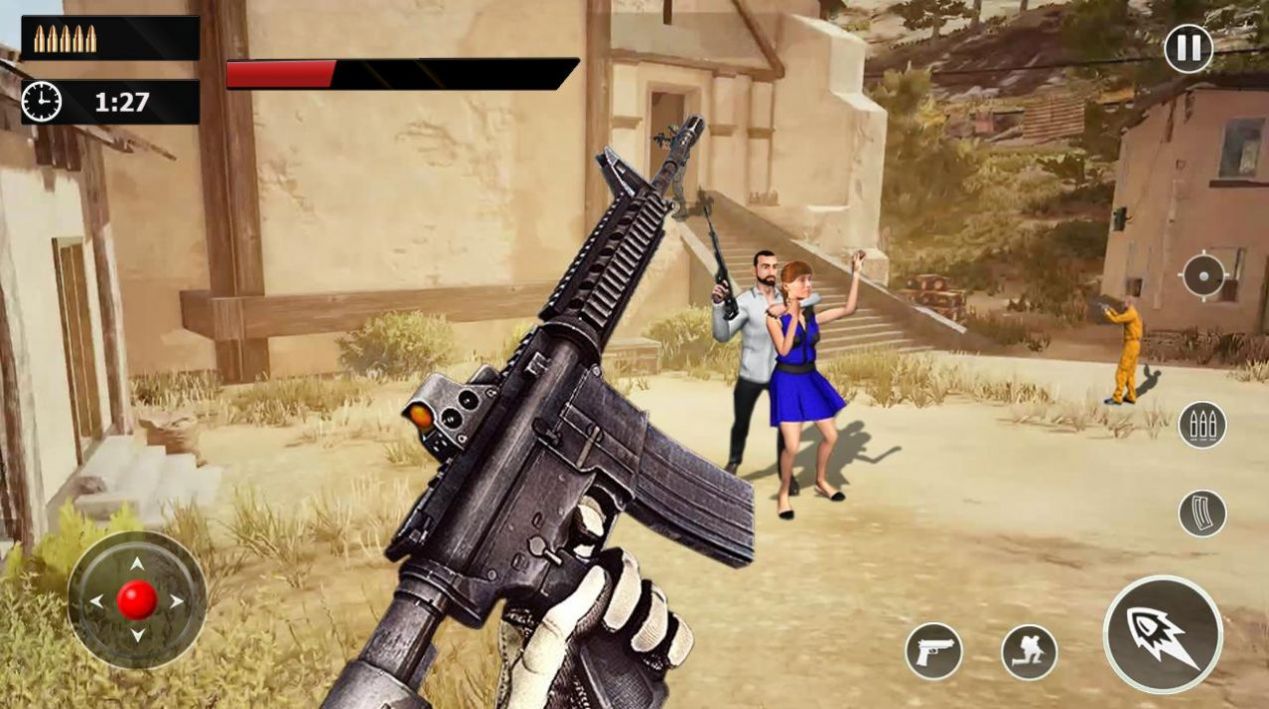Tap the magazine reload button
Screen dimensions: 1269x709
point(1201,513)
